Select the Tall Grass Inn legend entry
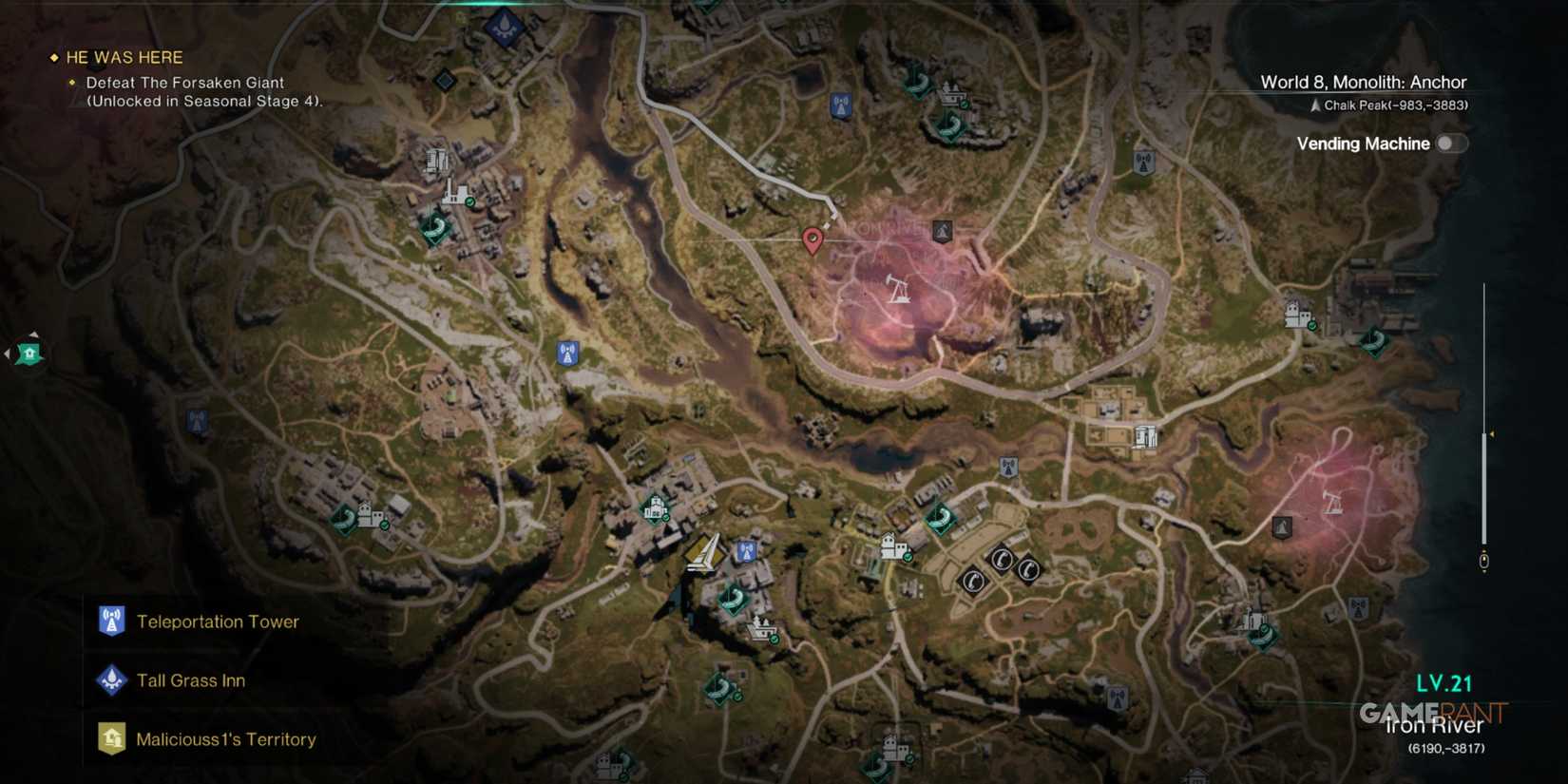 [190, 680]
